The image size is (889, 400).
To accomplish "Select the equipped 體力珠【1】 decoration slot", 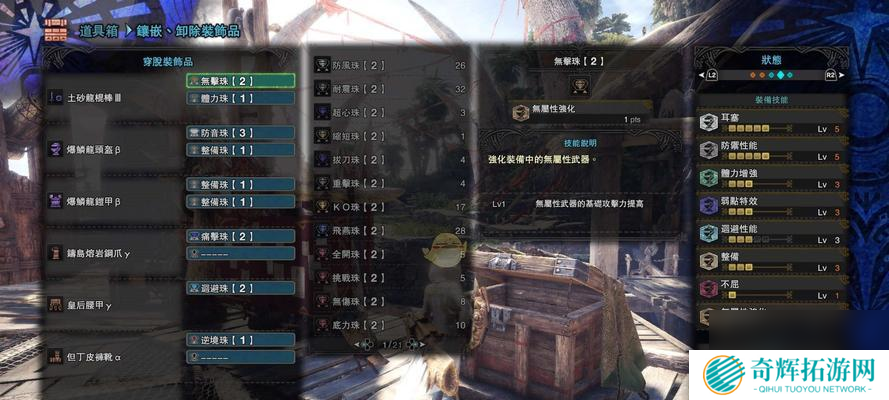I will [240, 99].
